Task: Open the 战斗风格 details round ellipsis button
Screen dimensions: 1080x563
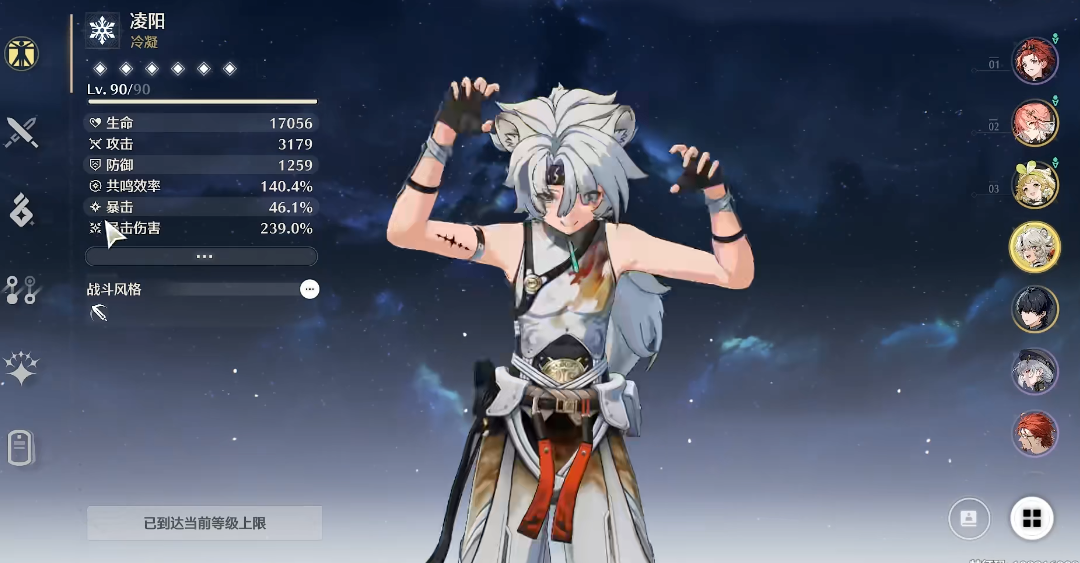Action: [x=310, y=289]
